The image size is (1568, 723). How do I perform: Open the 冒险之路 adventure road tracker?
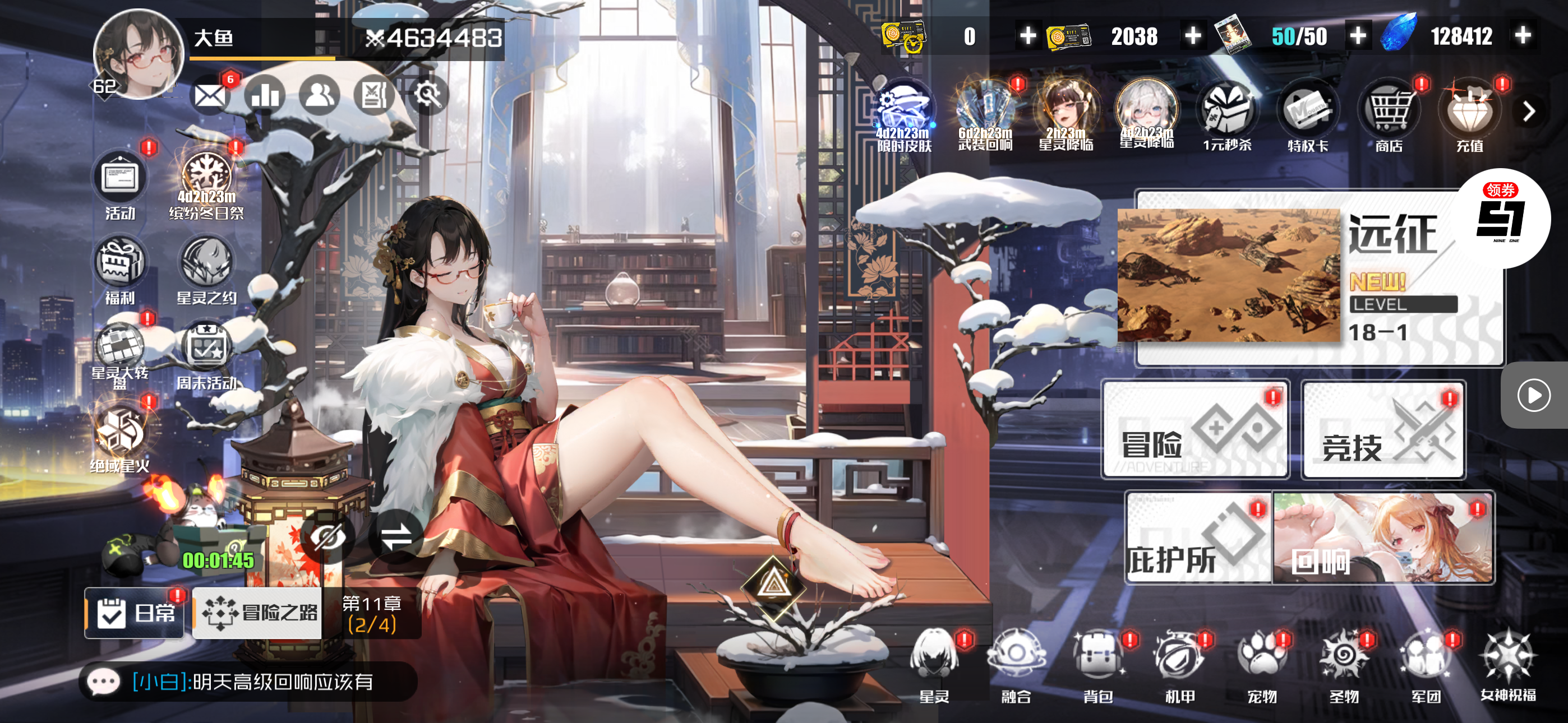point(258,613)
